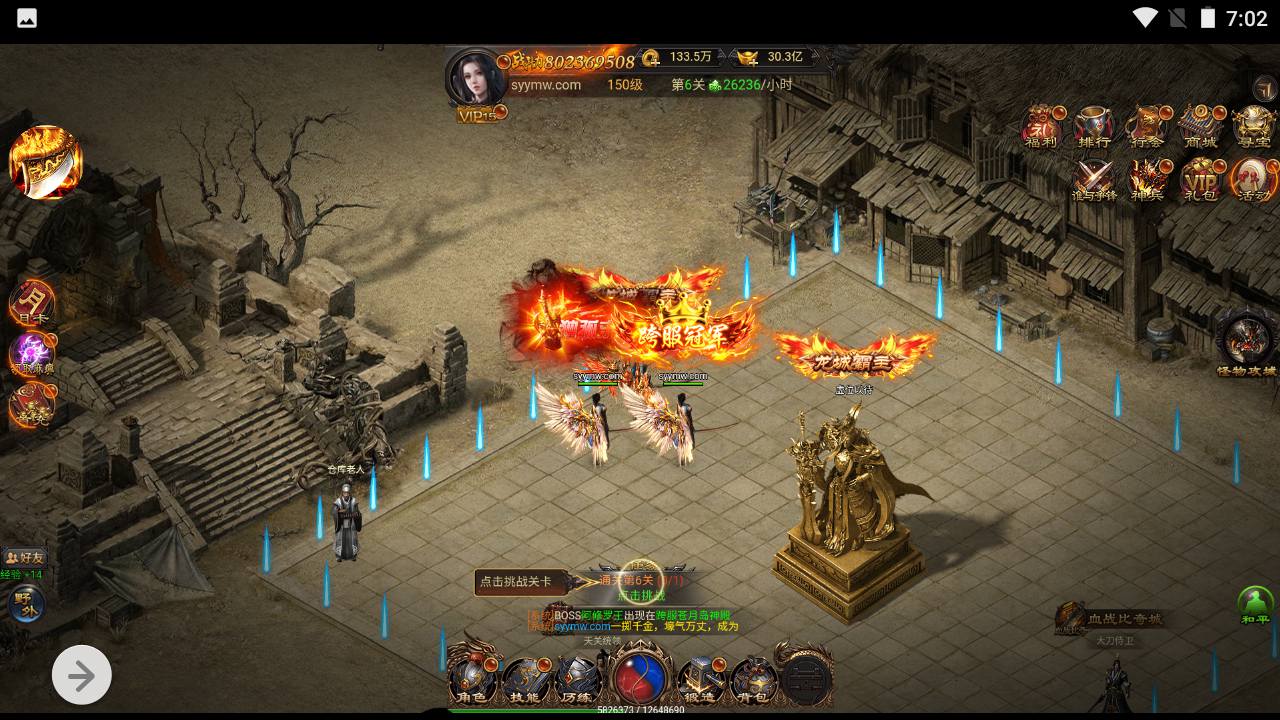
Task: Open the 活动 events drum icon
Action: [x=1252, y=180]
